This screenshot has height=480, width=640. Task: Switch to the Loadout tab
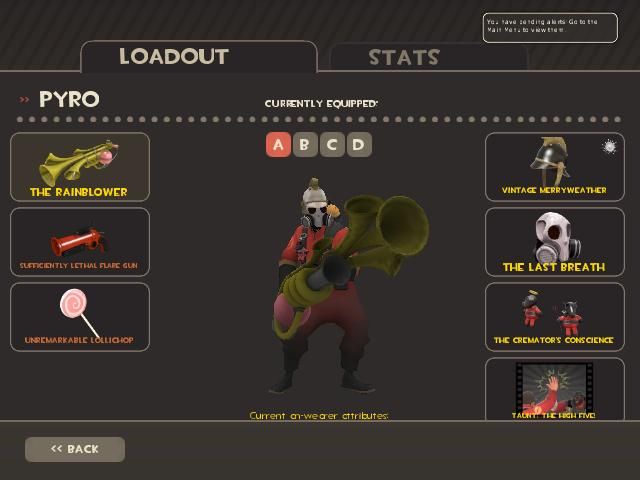tap(198, 56)
